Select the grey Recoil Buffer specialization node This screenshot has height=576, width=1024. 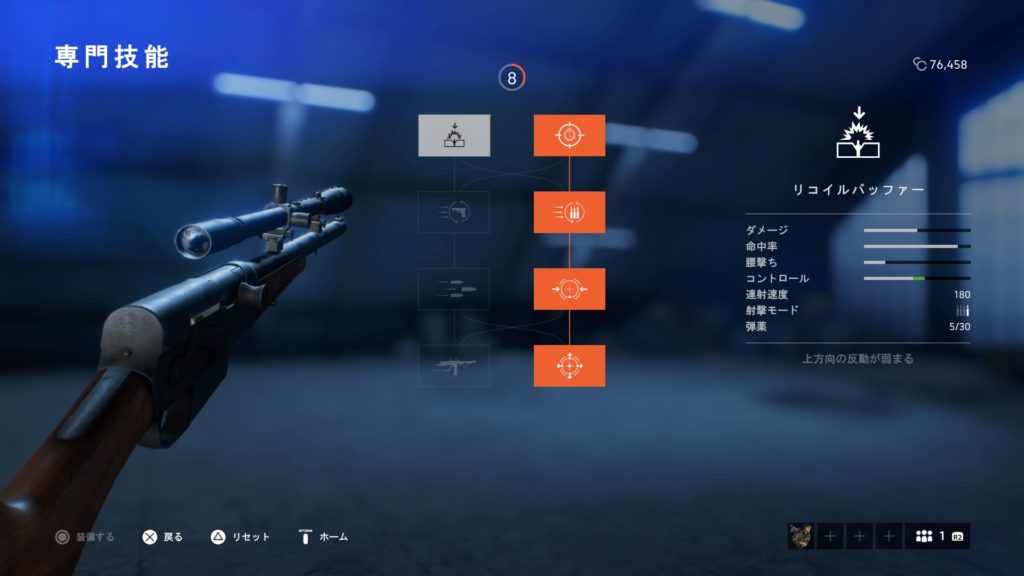[454, 135]
